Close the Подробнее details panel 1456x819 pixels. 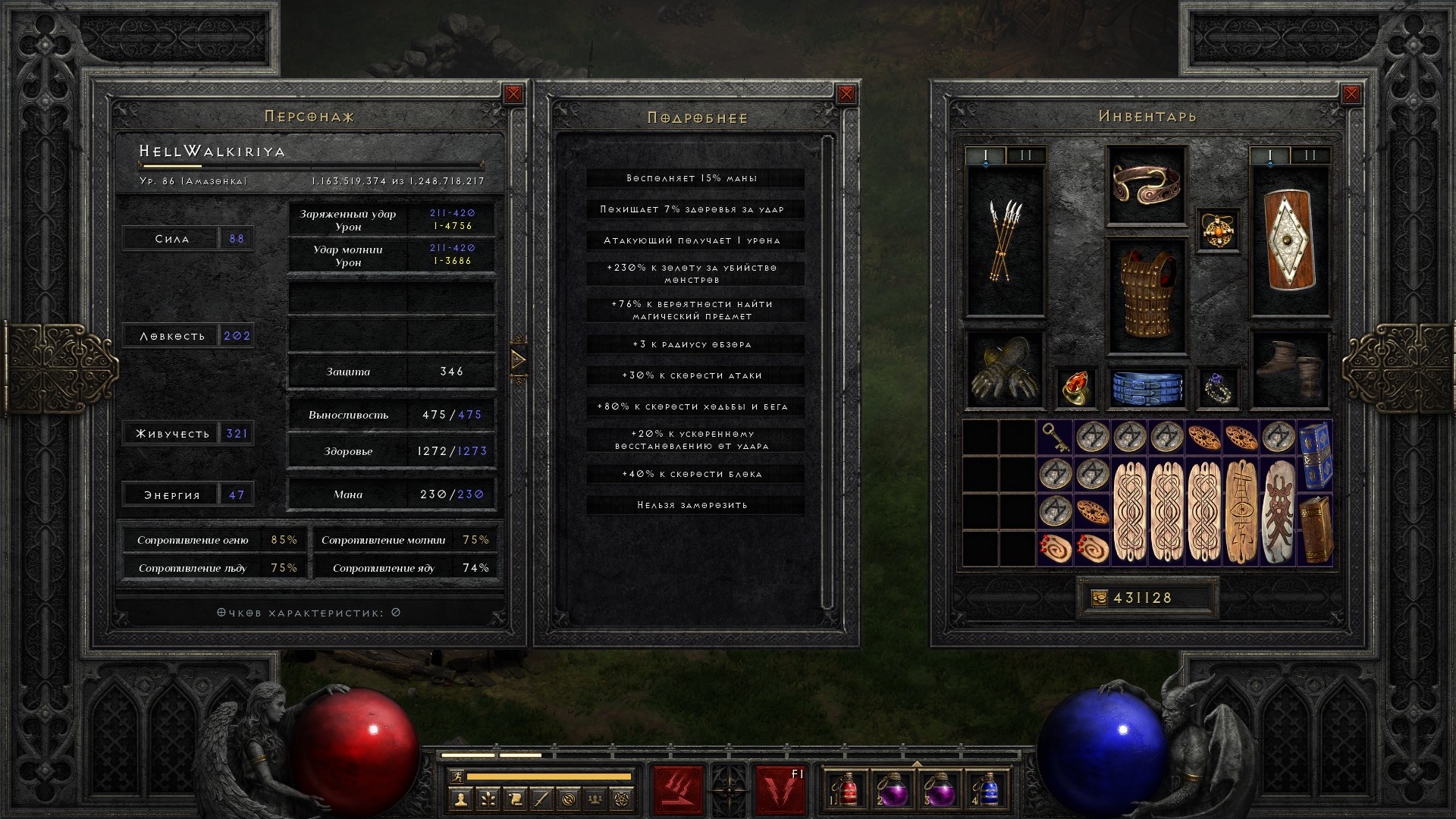click(x=846, y=94)
